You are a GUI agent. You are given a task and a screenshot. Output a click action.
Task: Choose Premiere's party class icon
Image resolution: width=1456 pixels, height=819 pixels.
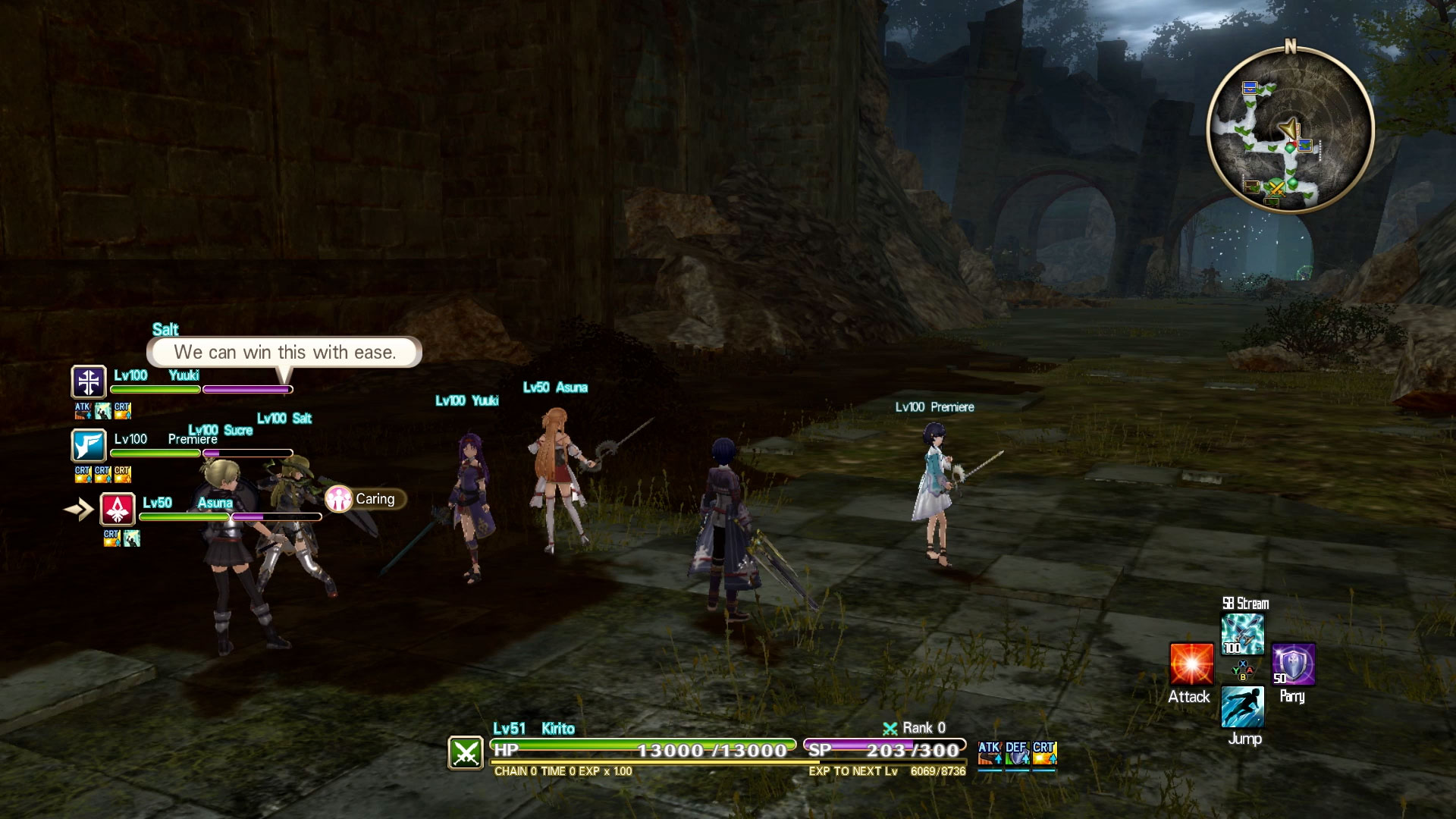tap(89, 445)
